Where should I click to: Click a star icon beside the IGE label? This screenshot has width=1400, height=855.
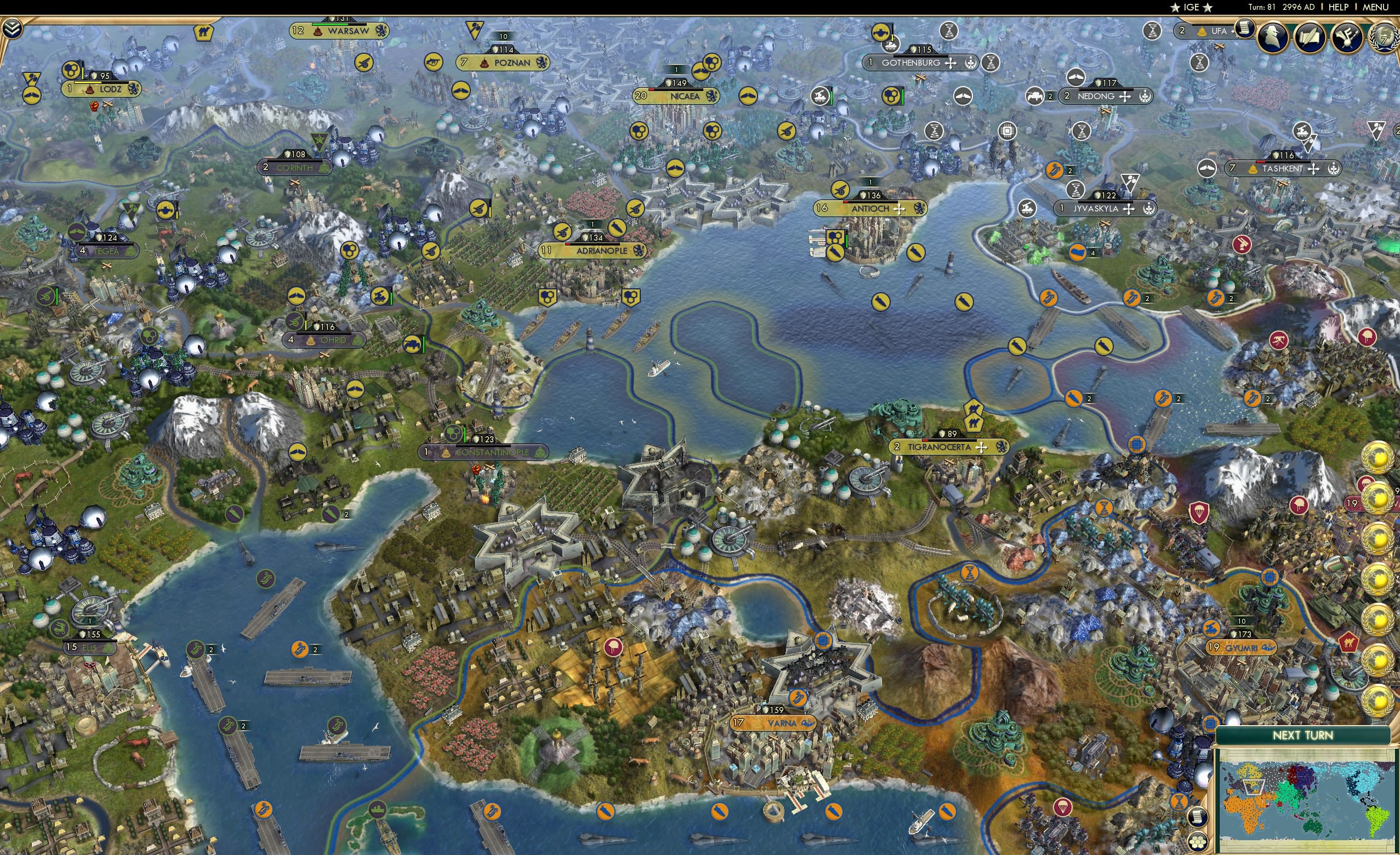point(1175,7)
